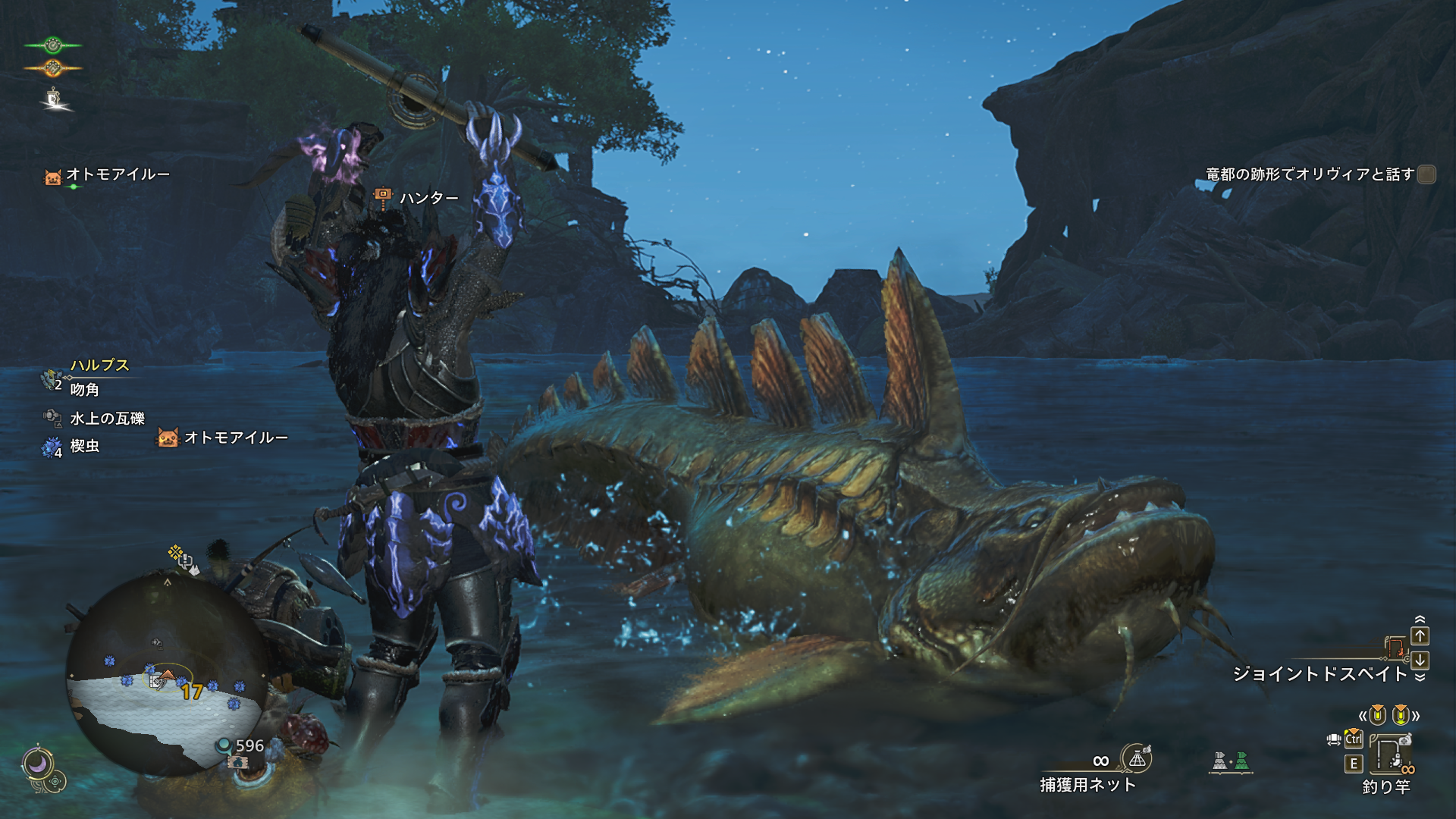Click the crescent moon time-of-day icon
1456x819 pixels.
[37, 763]
